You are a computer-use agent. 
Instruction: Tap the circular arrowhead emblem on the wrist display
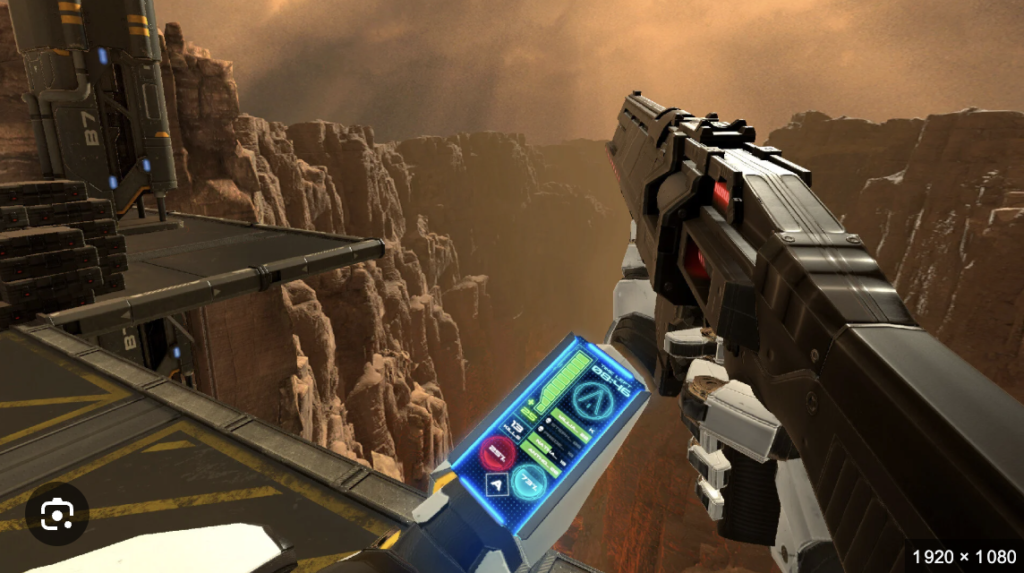point(592,400)
